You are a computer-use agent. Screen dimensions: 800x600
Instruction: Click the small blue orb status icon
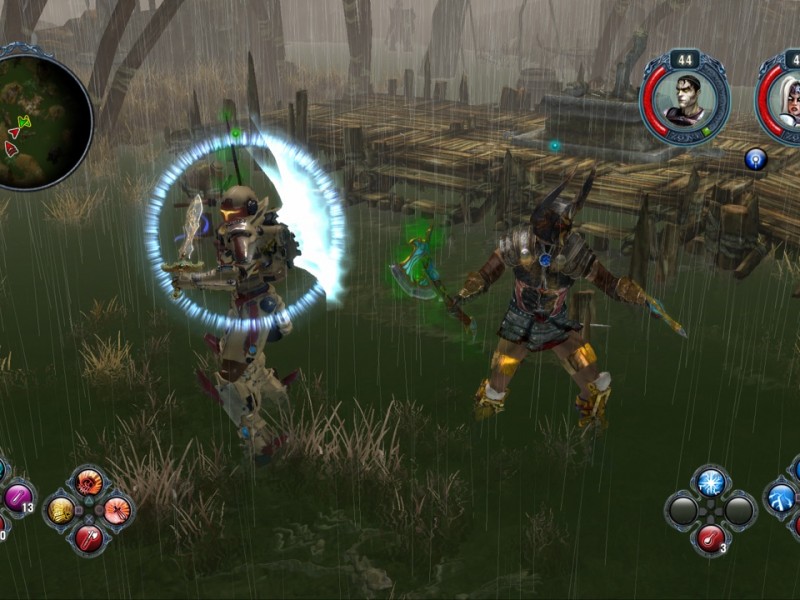pyautogui.click(x=755, y=158)
